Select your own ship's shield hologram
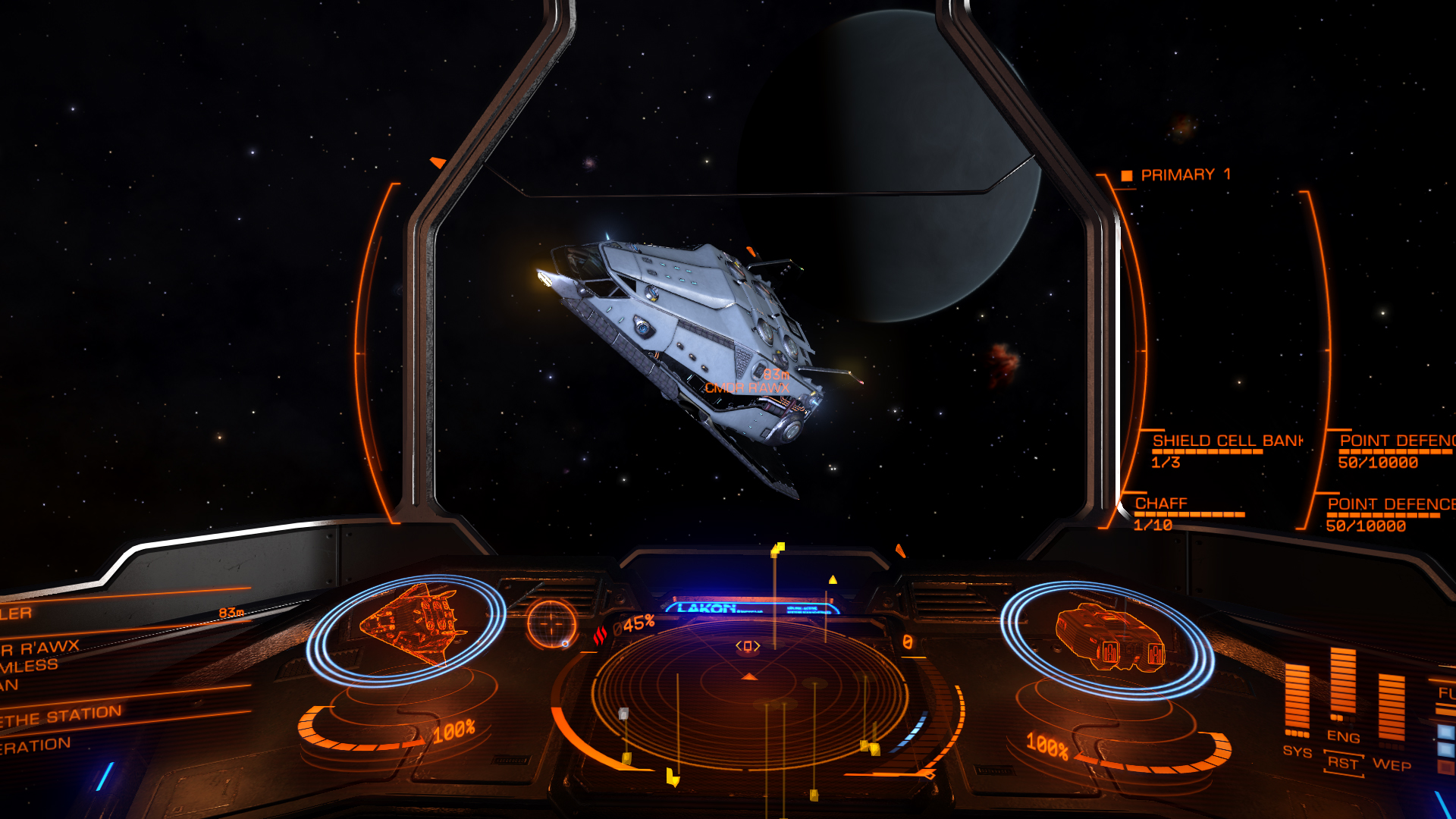Screen dimensions: 1456x819 (1108, 638)
